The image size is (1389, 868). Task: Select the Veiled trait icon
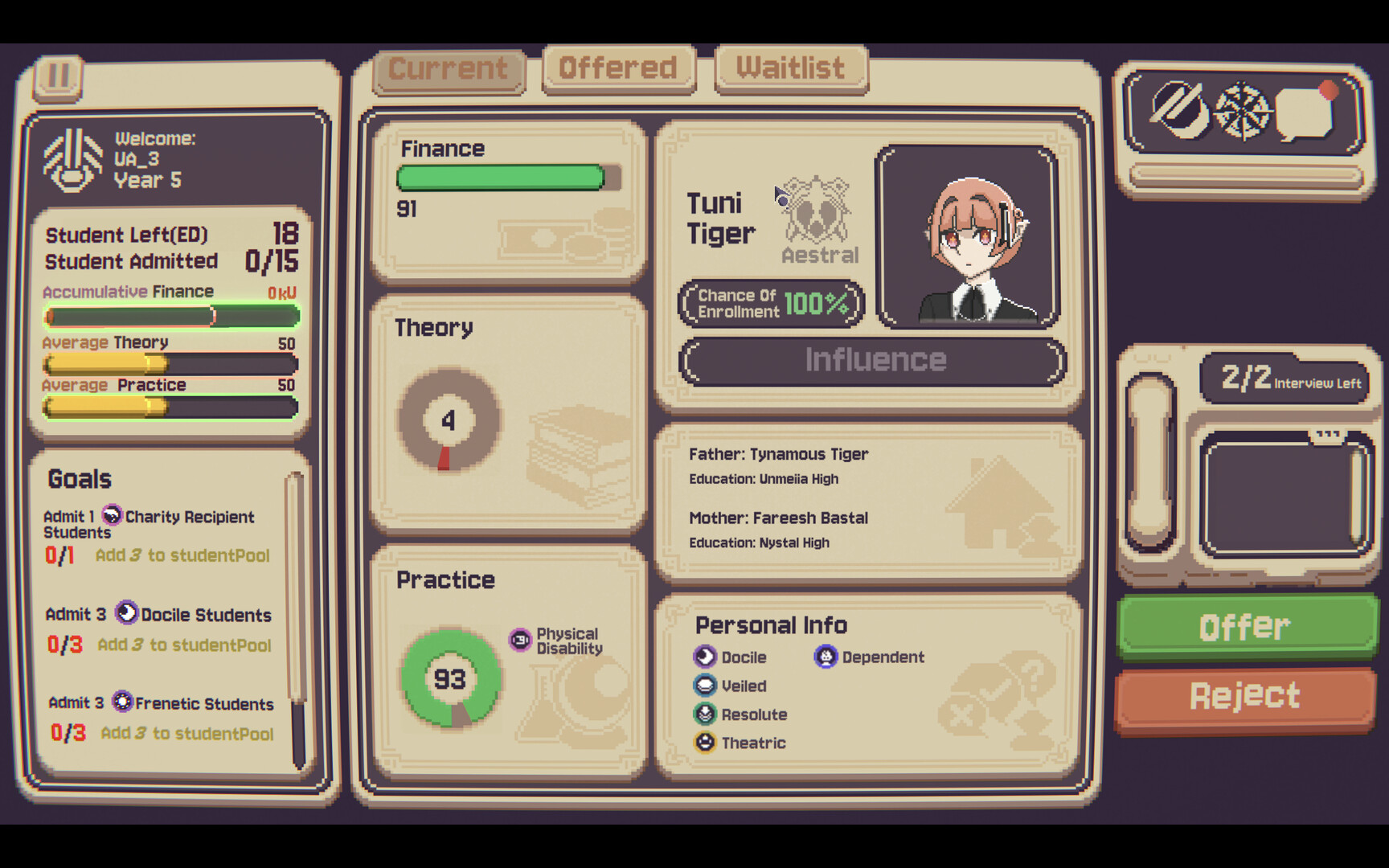click(704, 686)
